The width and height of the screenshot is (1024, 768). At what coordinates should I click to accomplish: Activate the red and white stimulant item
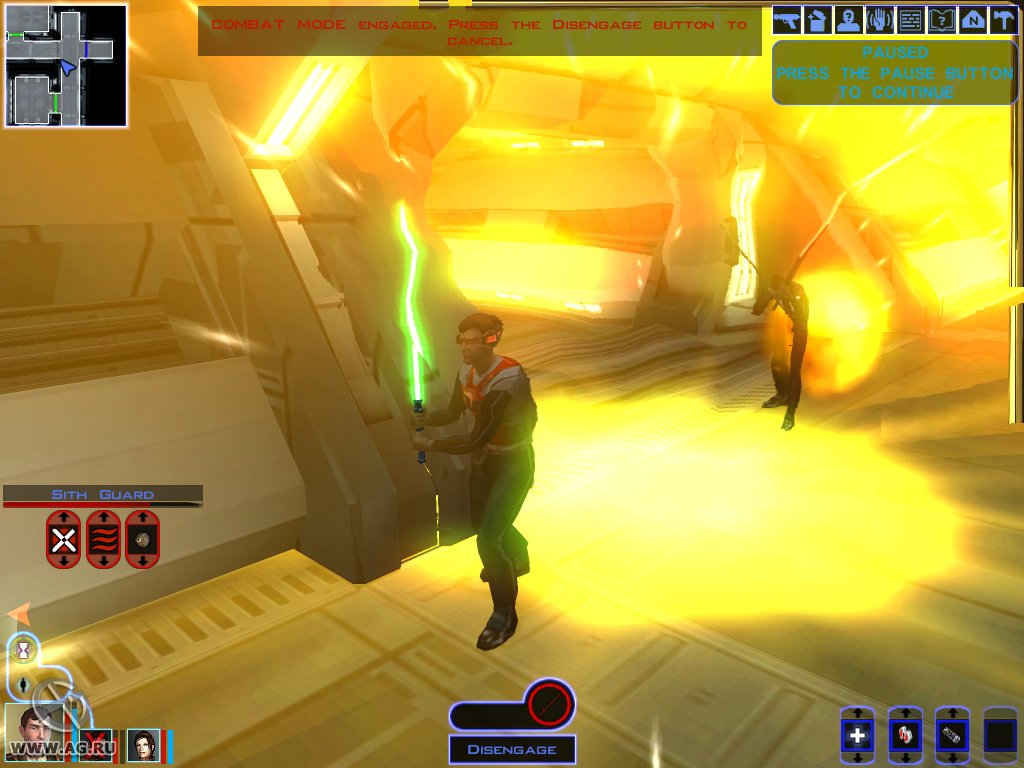click(905, 736)
